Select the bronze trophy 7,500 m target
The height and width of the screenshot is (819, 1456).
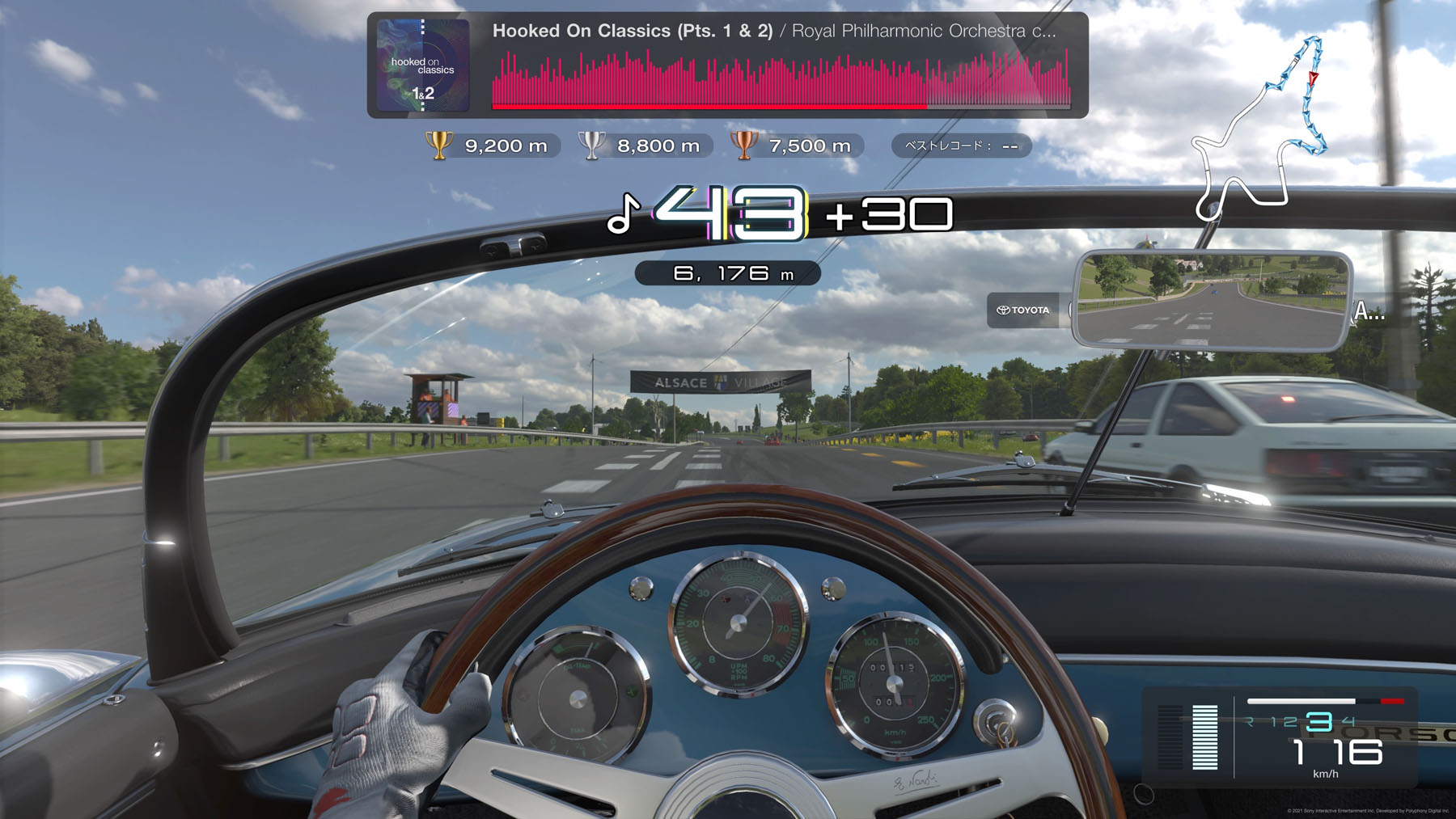tap(795, 146)
